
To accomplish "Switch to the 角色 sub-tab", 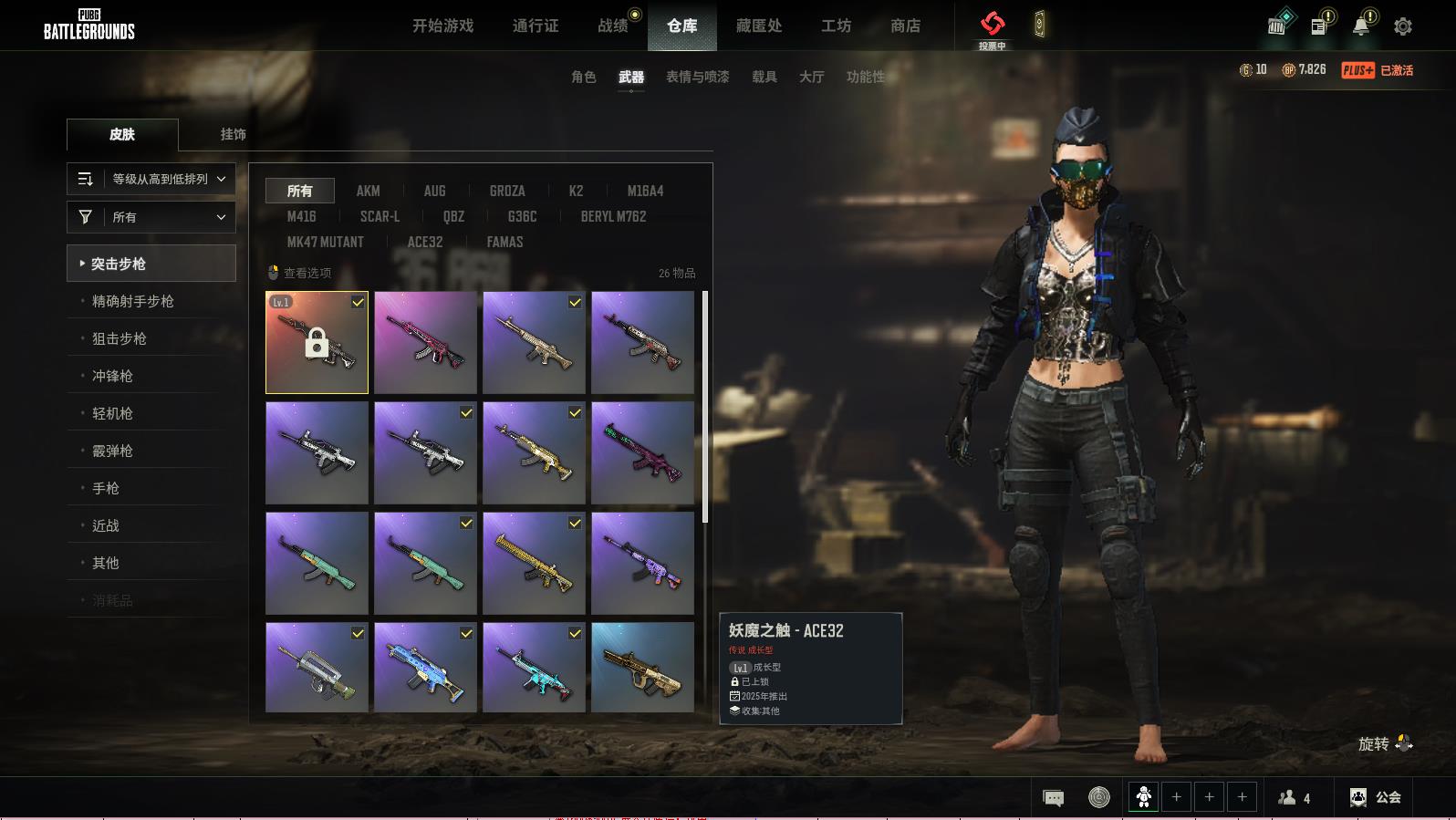I will pyautogui.click(x=584, y=77).
